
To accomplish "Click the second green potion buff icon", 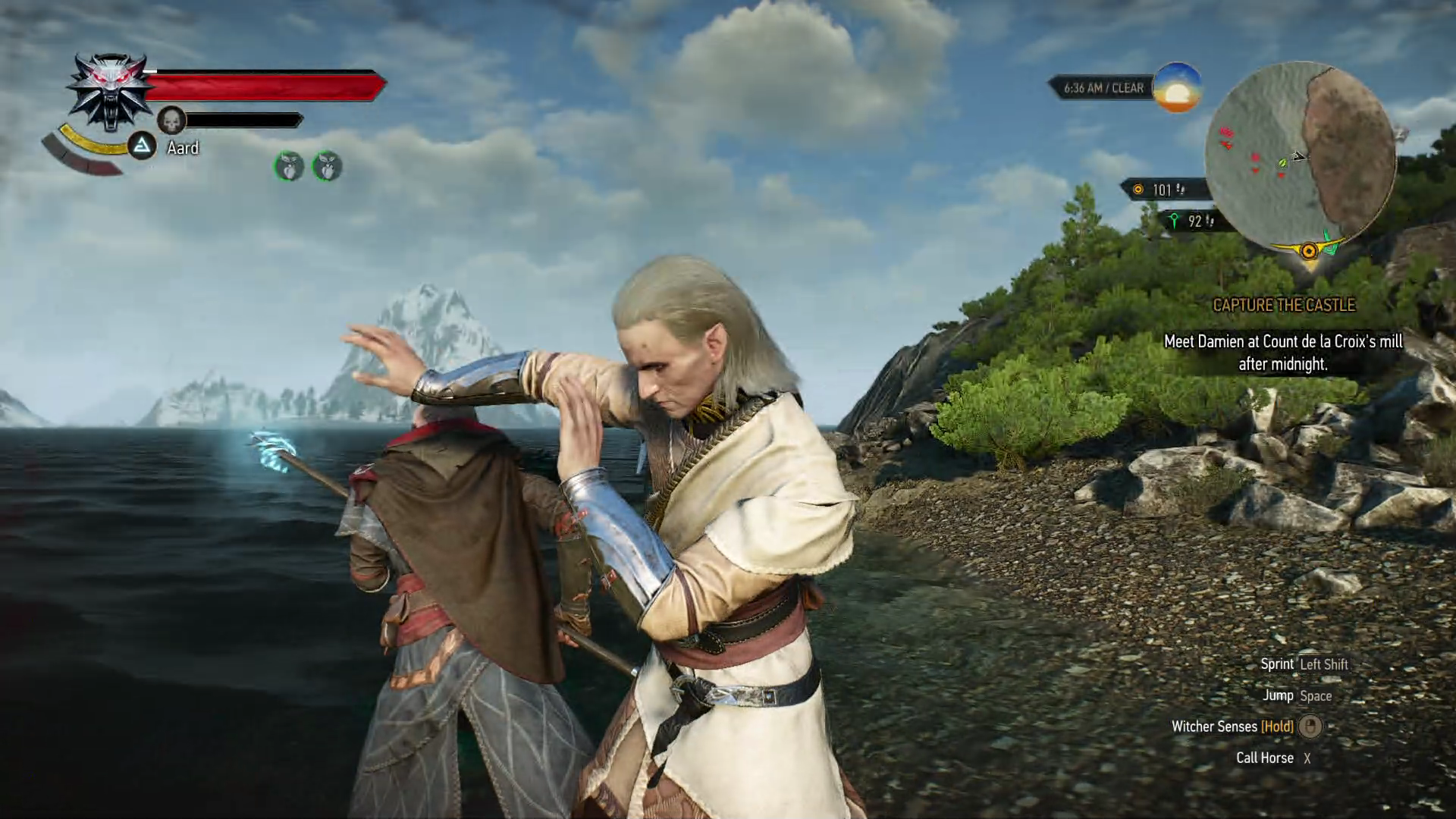I will pos(327,166).
